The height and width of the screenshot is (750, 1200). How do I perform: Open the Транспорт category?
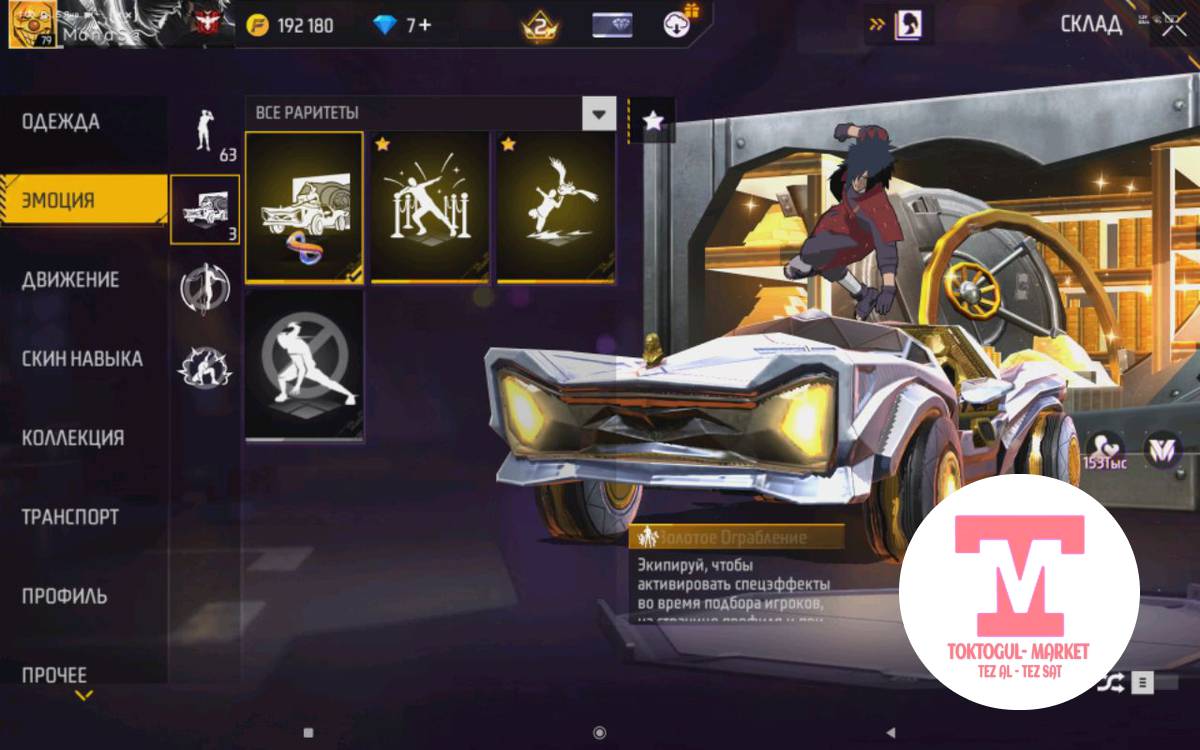71,517
